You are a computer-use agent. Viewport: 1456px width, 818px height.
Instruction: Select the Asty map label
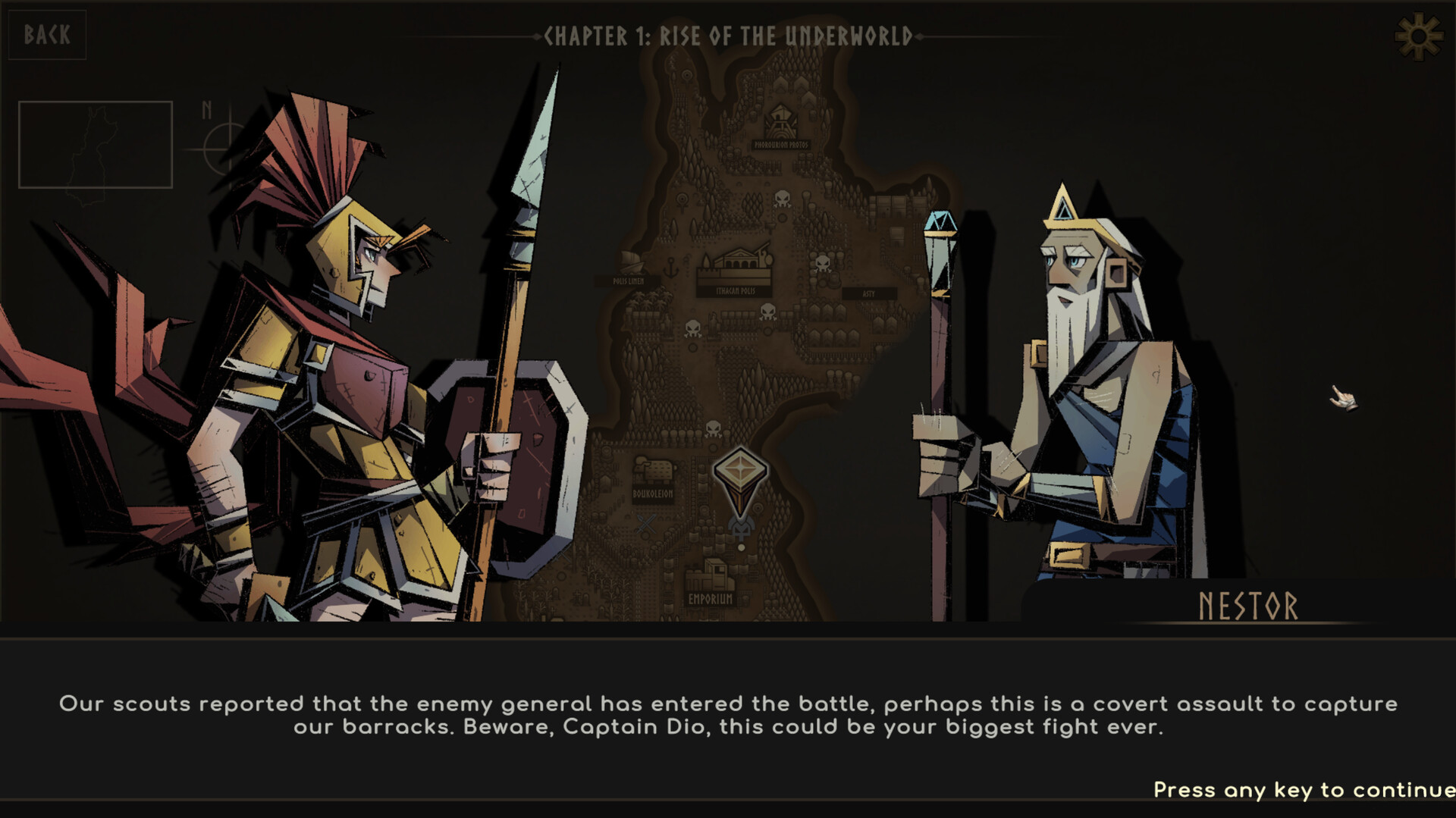pyautogui.click(x=869, y=293)
